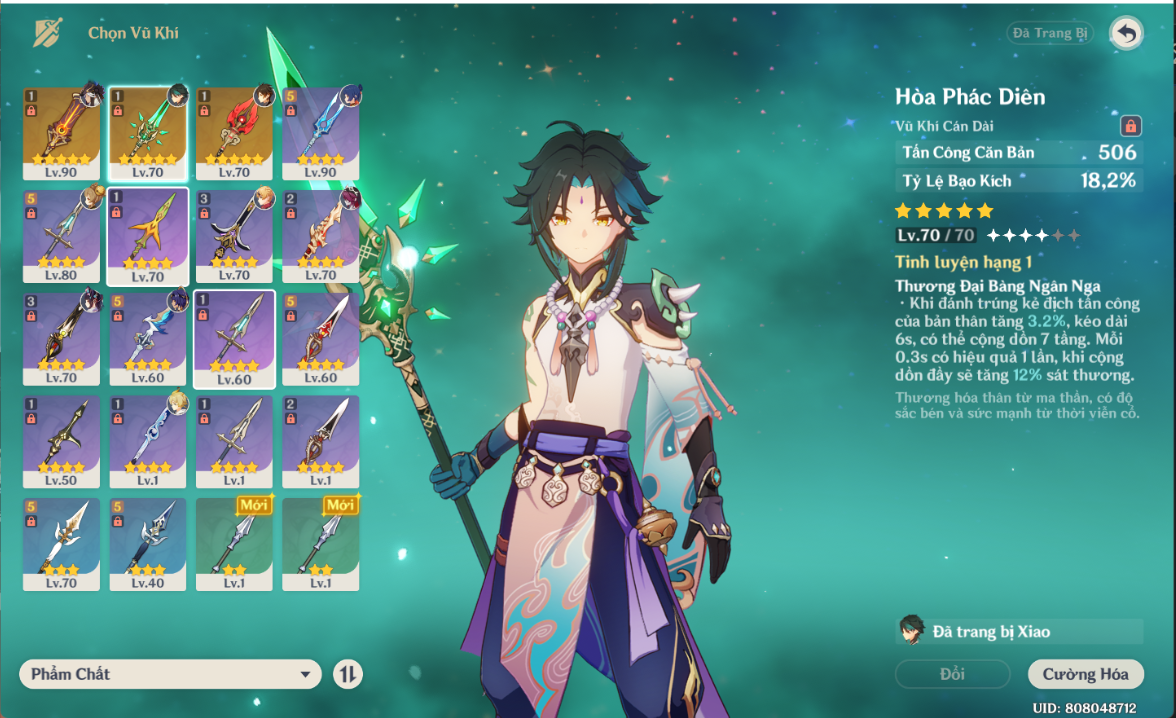Choose the red five-star Lv.70 polearm

pos(234,132)
